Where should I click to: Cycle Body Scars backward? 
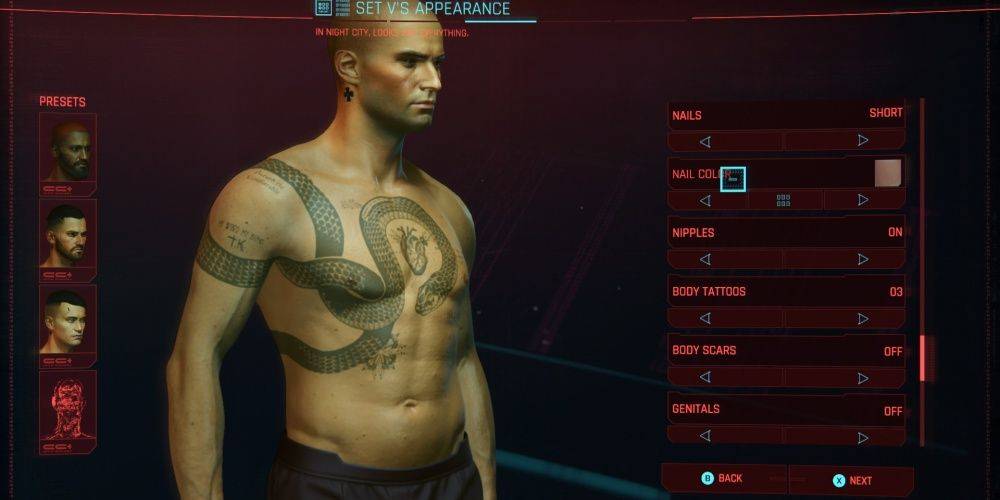point(705,377)
